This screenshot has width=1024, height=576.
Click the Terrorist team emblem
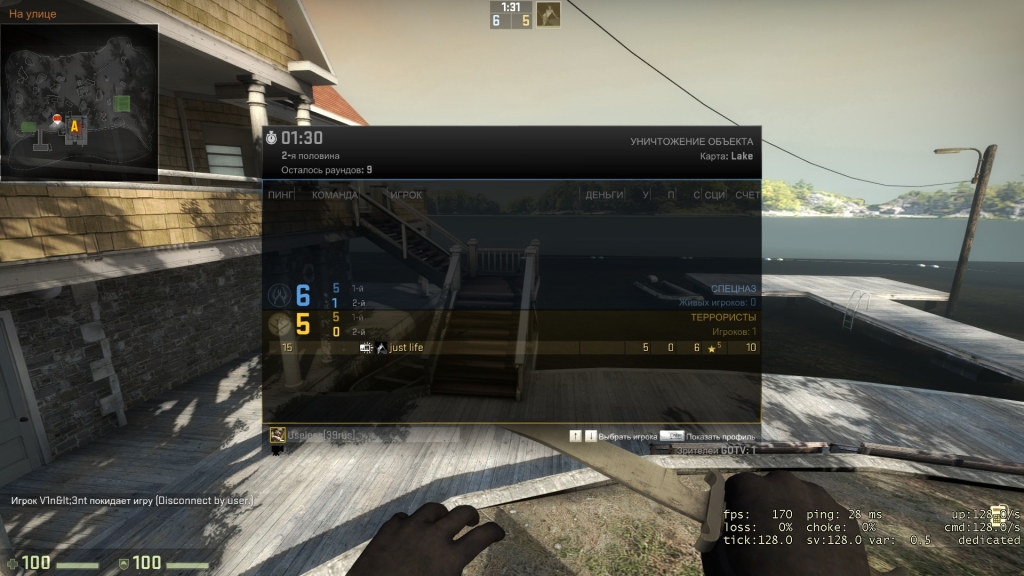pyautogui.click(x=278, y=324)
